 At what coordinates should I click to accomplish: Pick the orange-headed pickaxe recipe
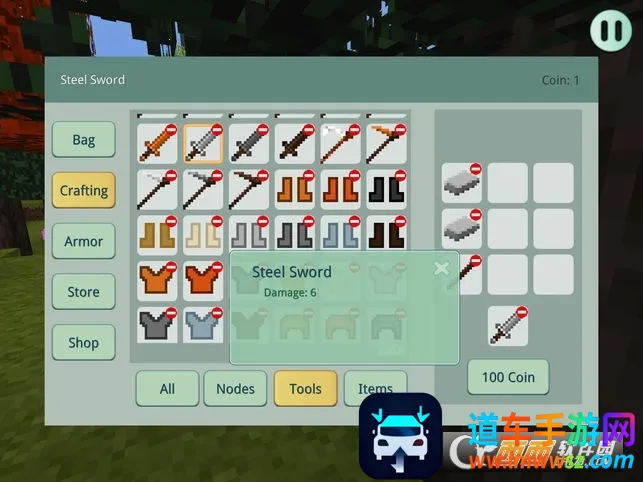(x=387, y=143)
